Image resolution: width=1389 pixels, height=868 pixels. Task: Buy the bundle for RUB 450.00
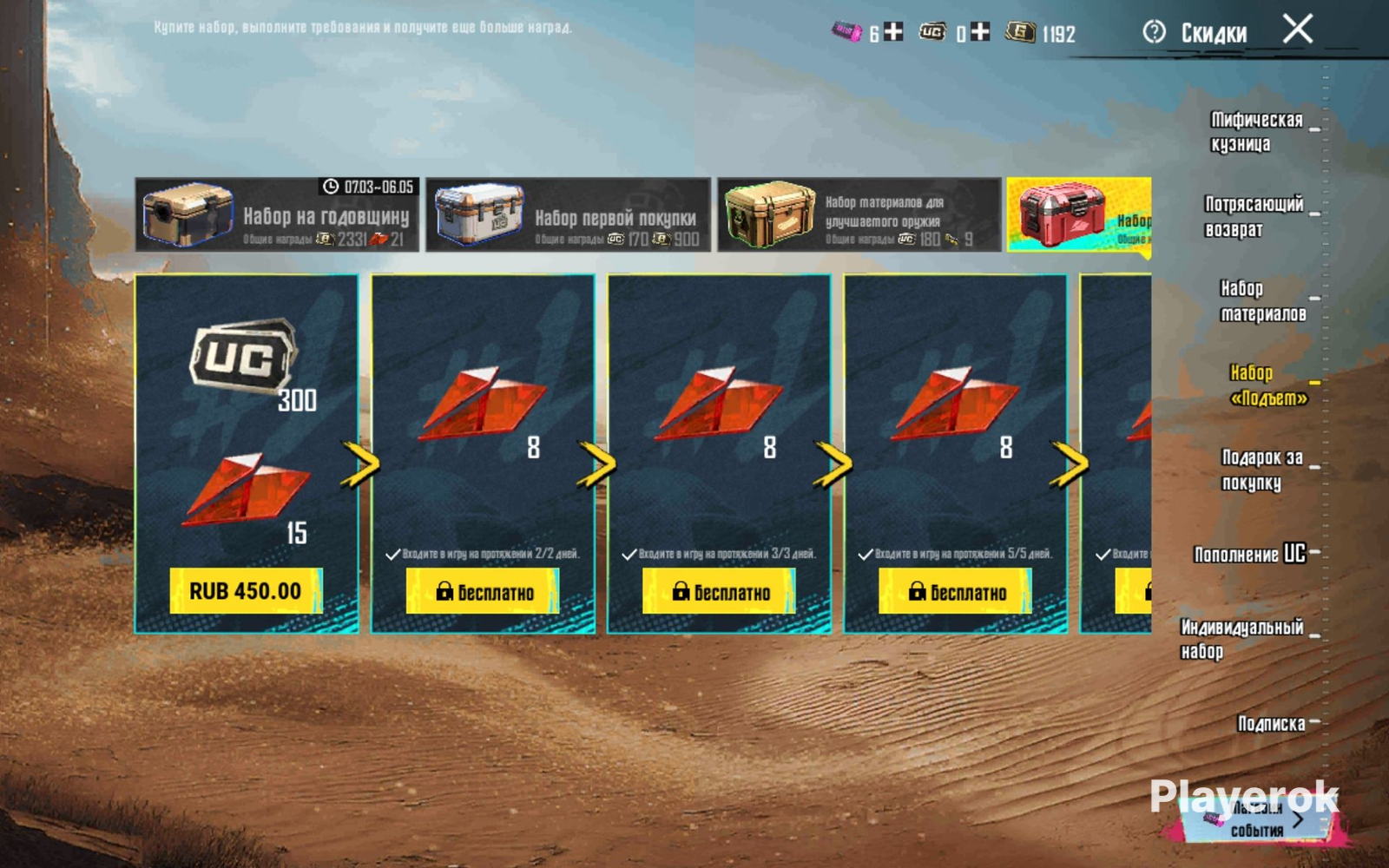246,591
